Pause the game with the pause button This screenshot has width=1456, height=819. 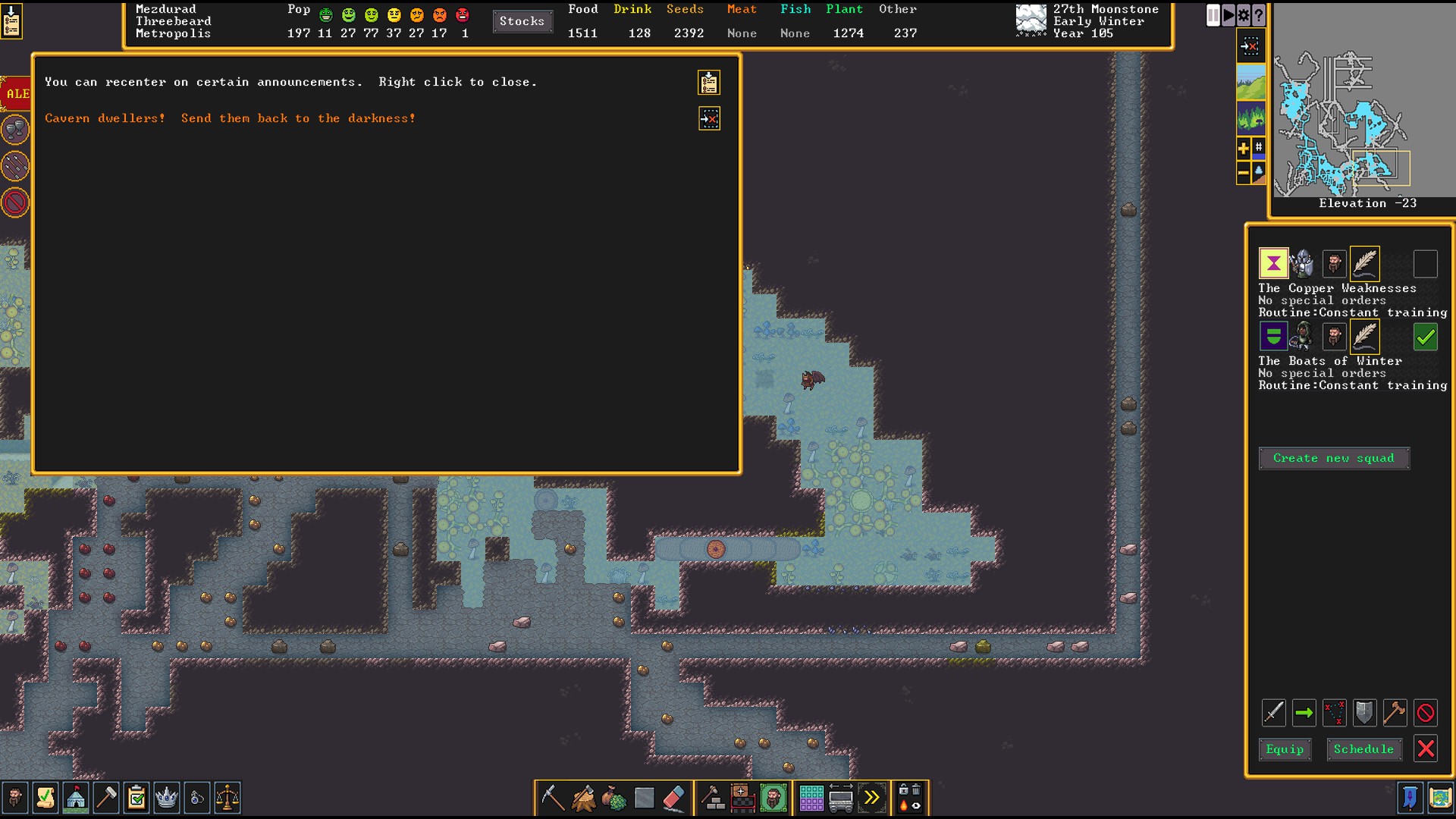[1213, 15]
